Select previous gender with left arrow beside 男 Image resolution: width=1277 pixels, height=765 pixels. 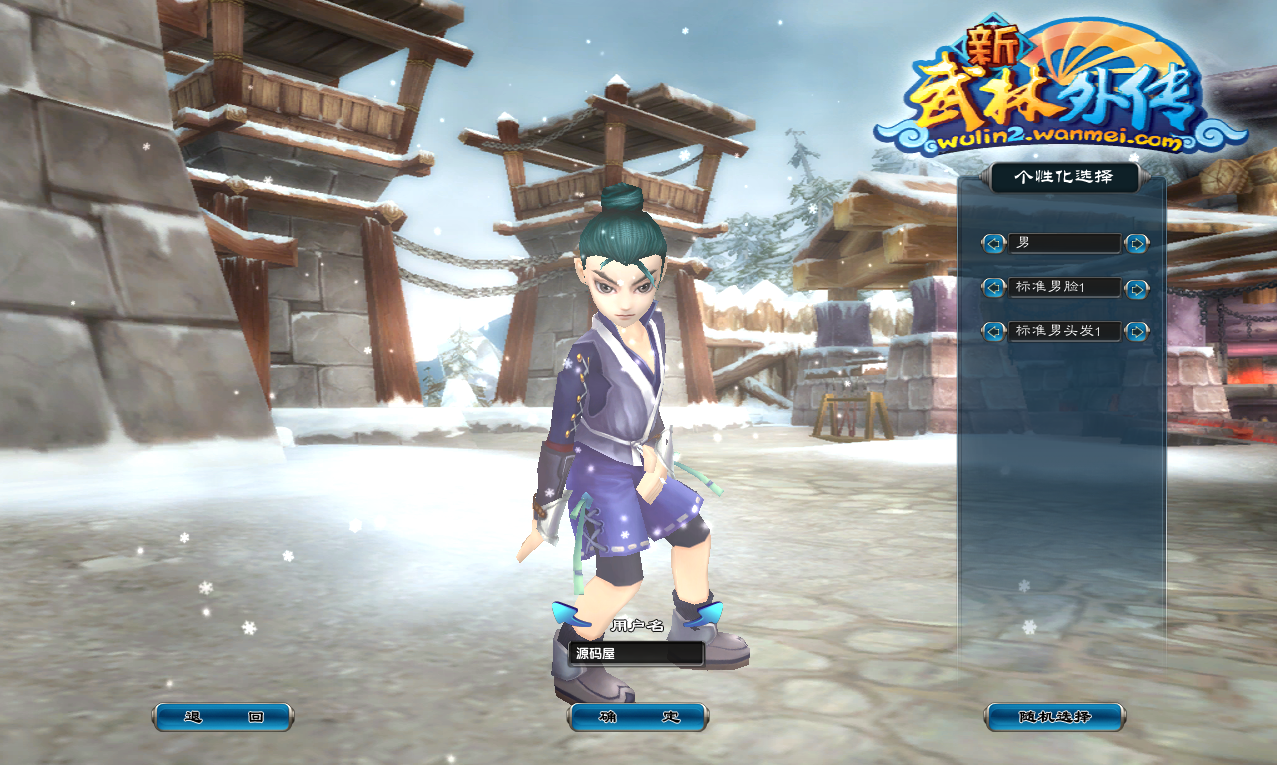[993, 243]
